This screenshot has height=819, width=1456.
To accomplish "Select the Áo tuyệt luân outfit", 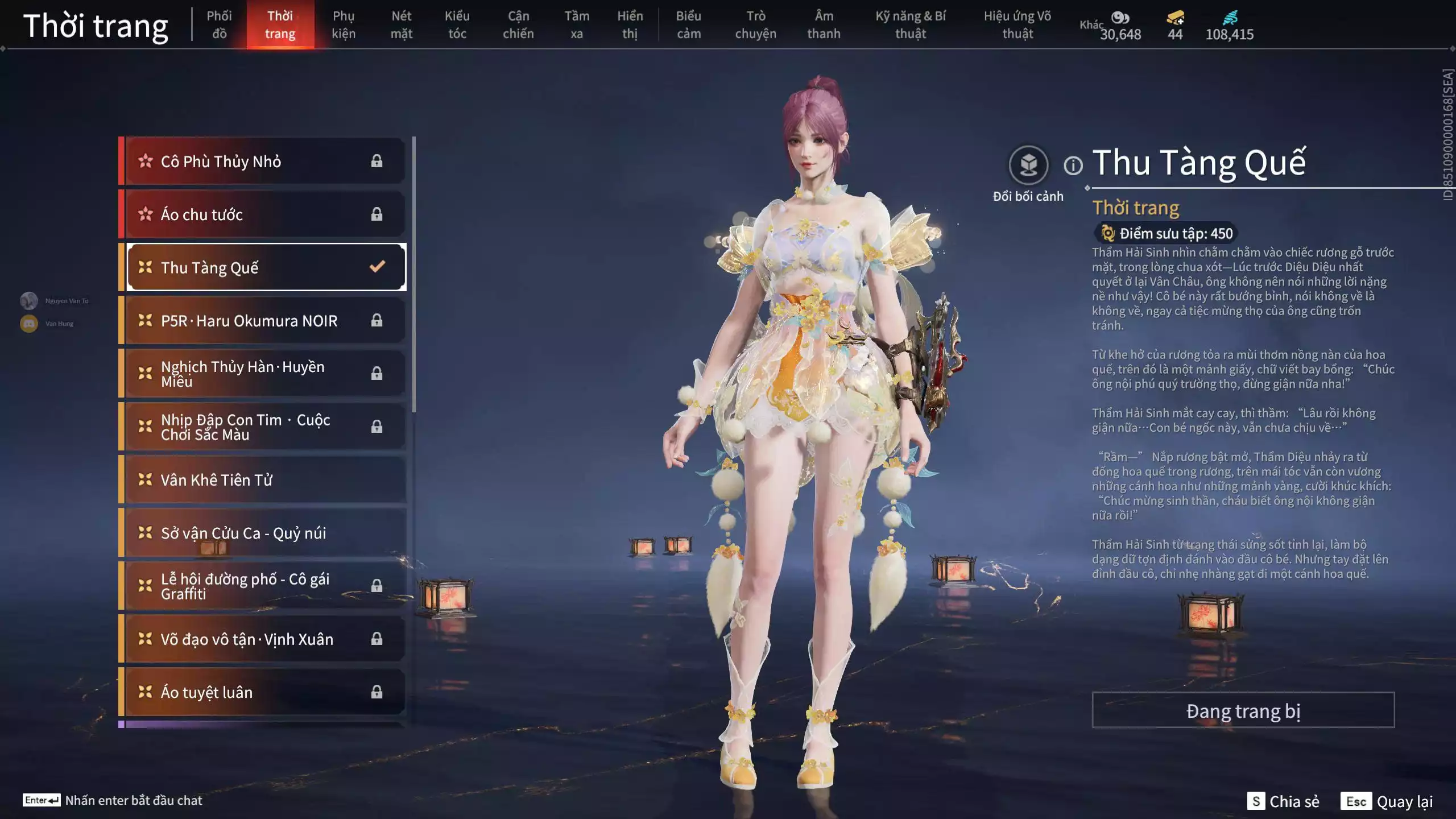I will tap(265, 692).
